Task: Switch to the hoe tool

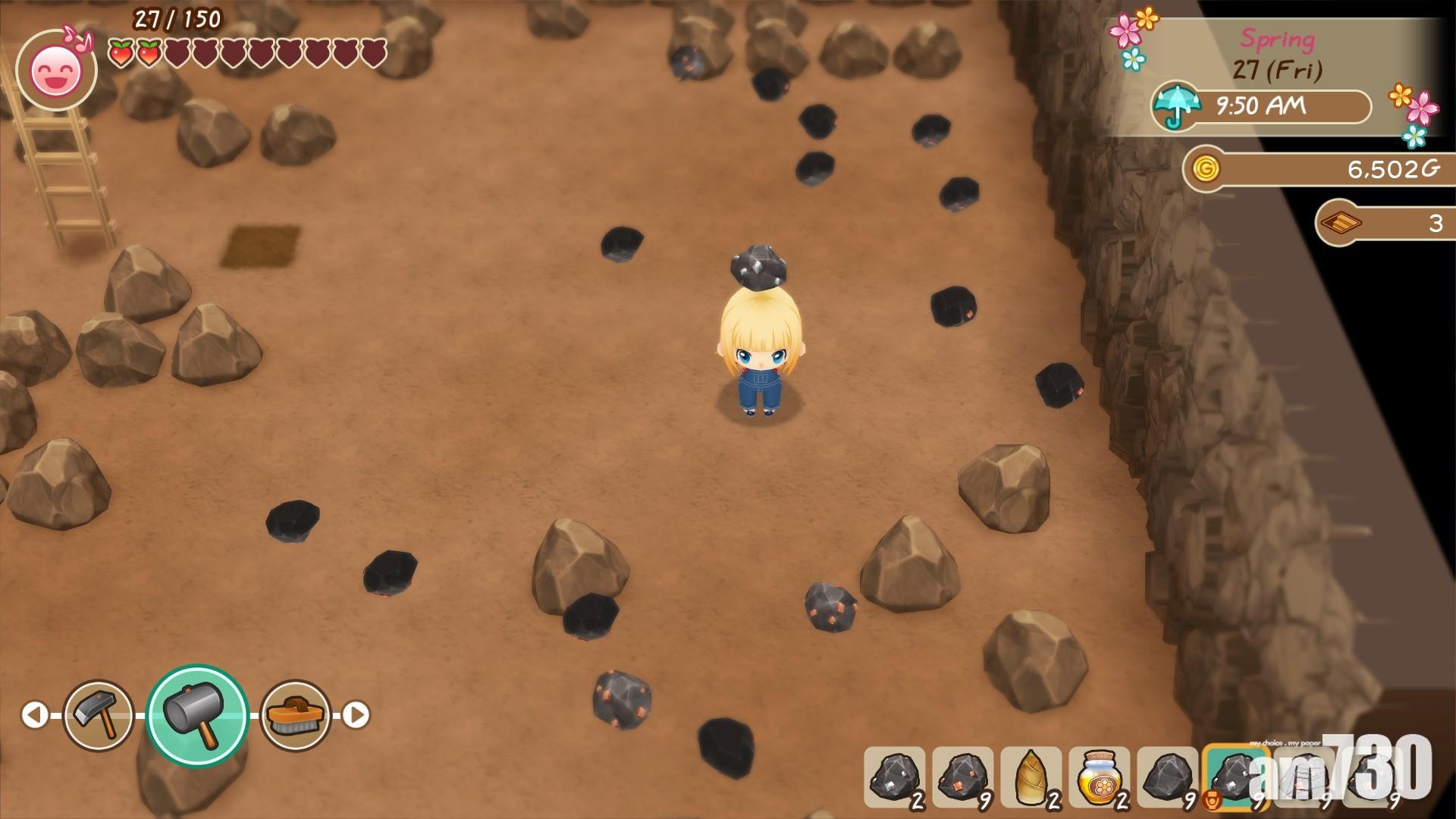Action: 99,715
